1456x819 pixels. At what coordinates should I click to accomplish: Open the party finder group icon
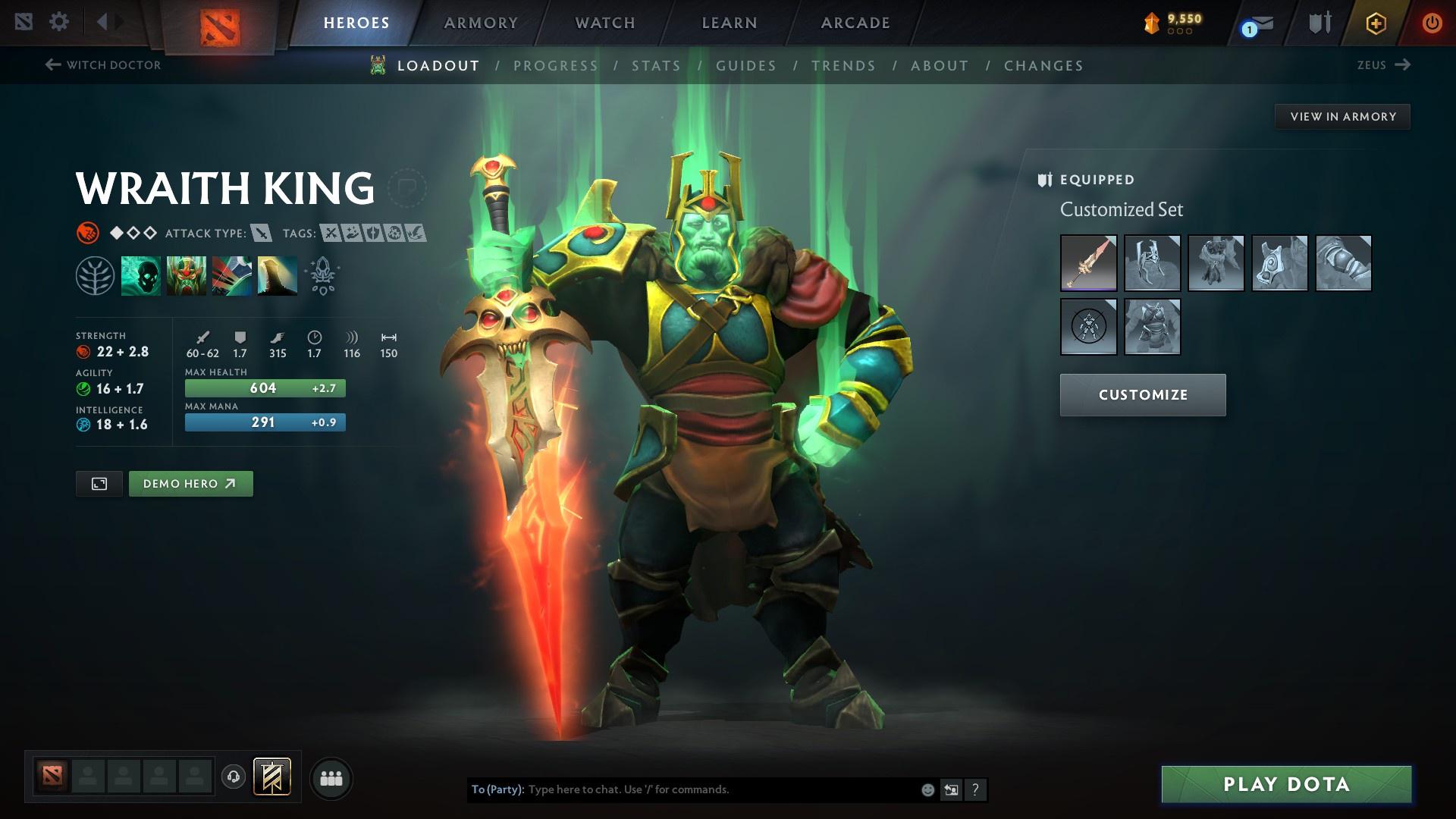coord(331,777)
